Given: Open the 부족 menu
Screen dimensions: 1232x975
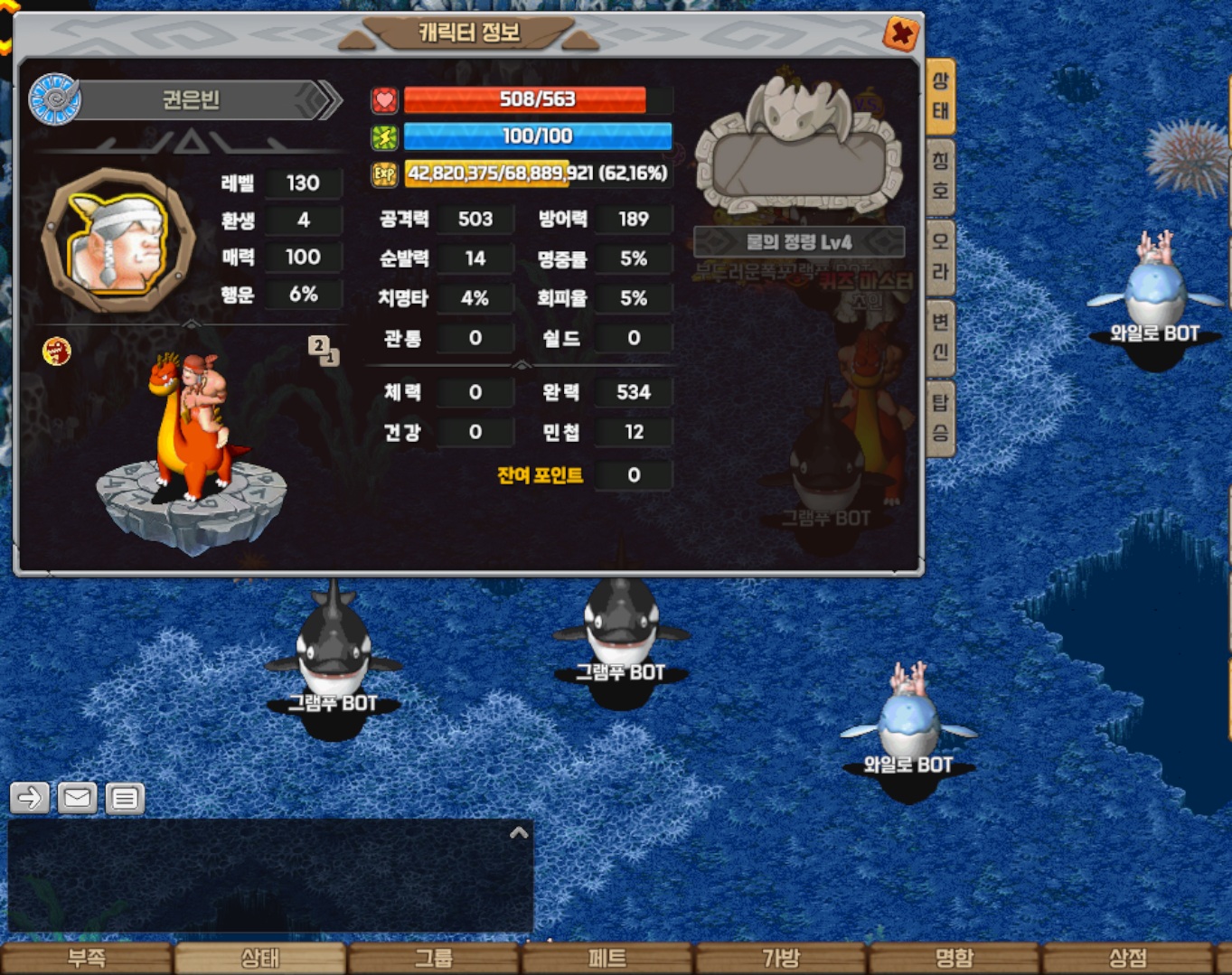Looking at the screenshot, I should 87,958.
